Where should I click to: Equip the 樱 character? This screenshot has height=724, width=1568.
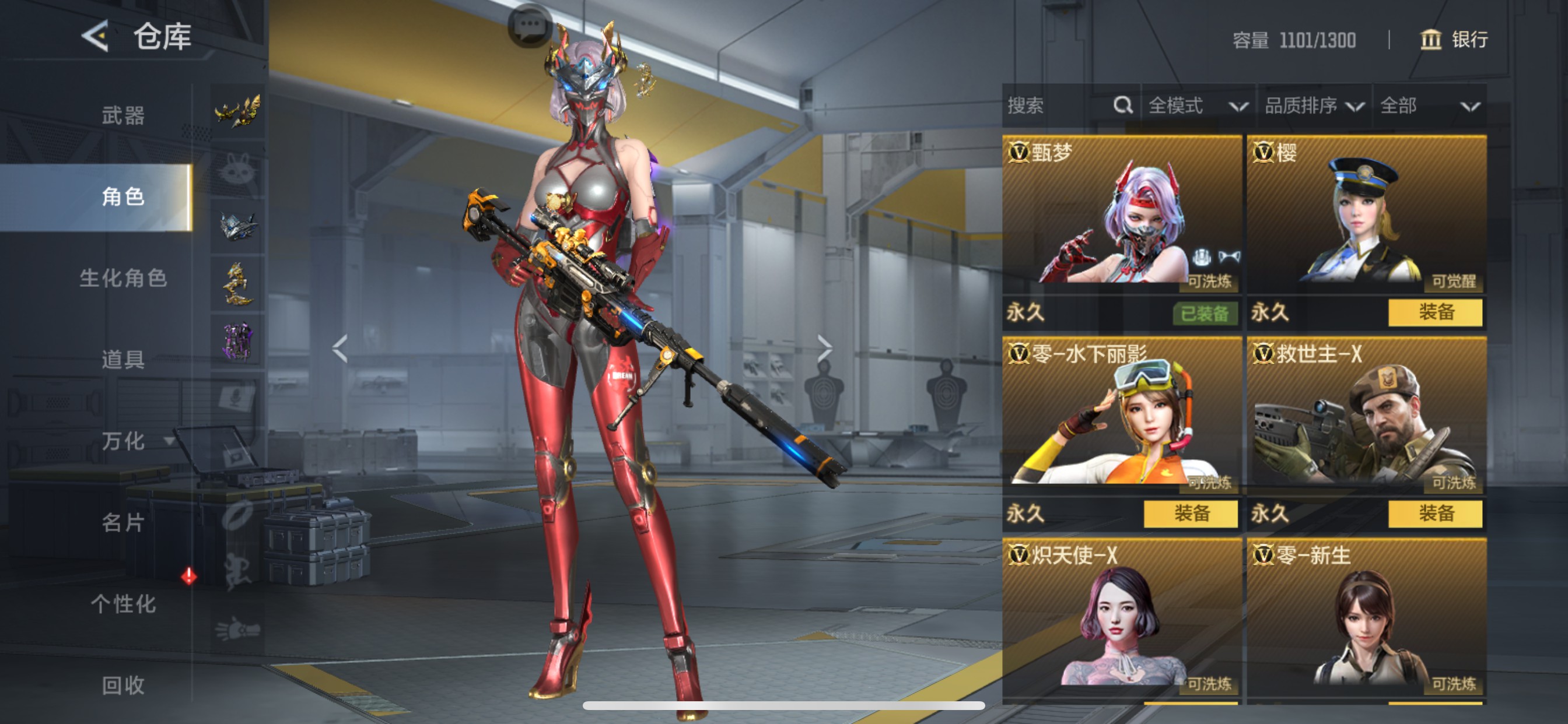click(1434, 312)
